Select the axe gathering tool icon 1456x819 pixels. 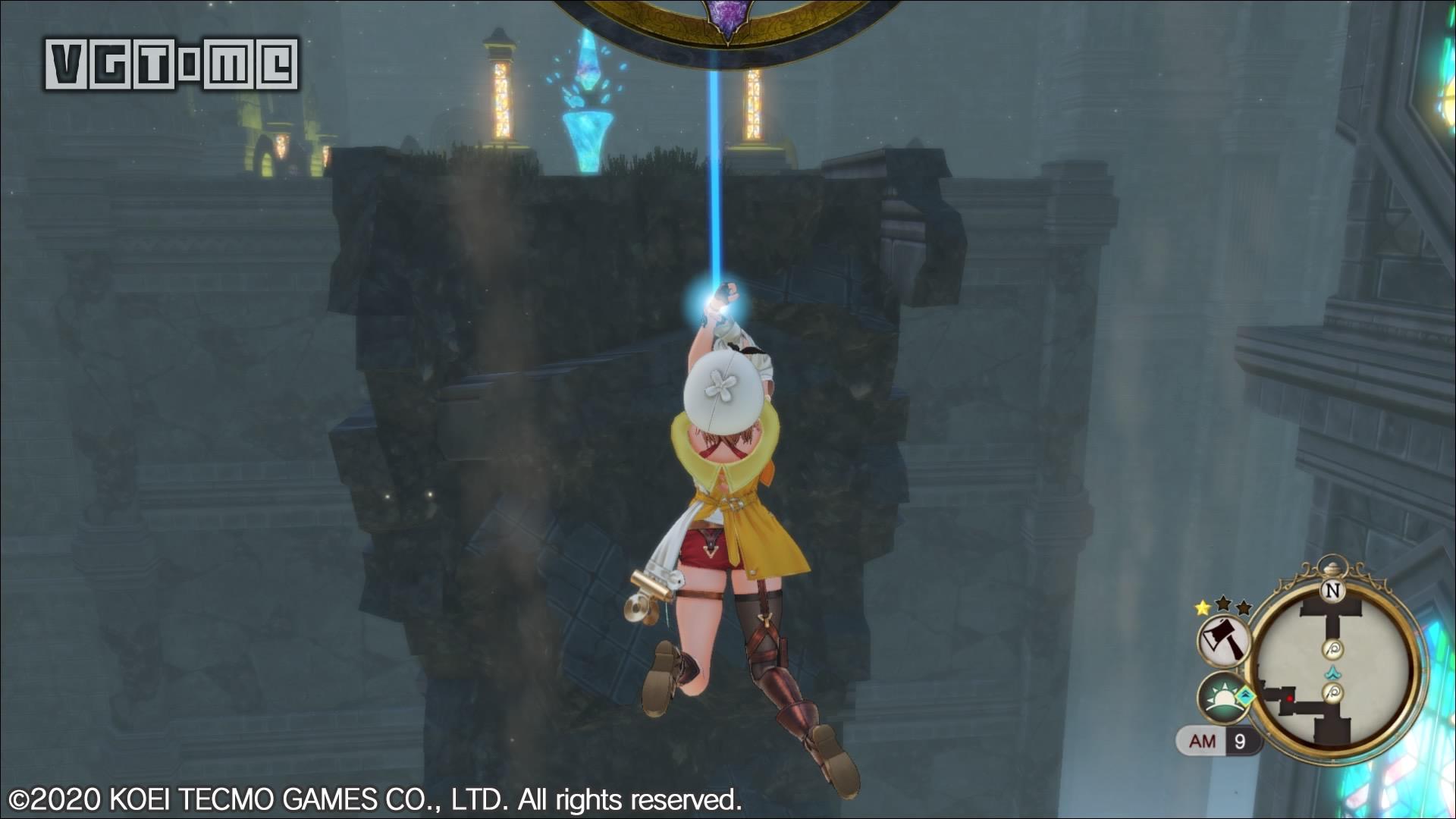click(x=1224, y=639)
